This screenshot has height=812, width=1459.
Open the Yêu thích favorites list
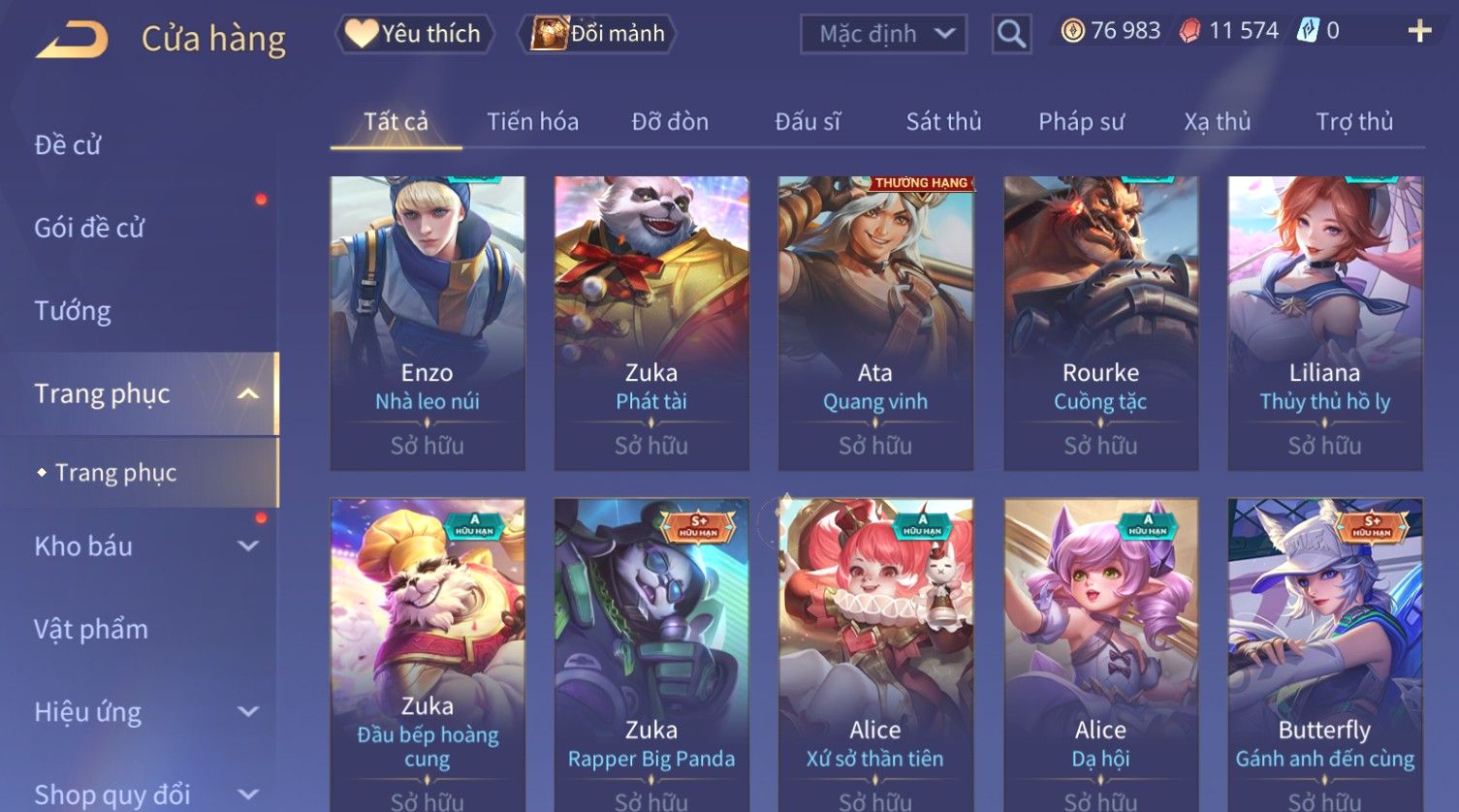click(415, 34)
